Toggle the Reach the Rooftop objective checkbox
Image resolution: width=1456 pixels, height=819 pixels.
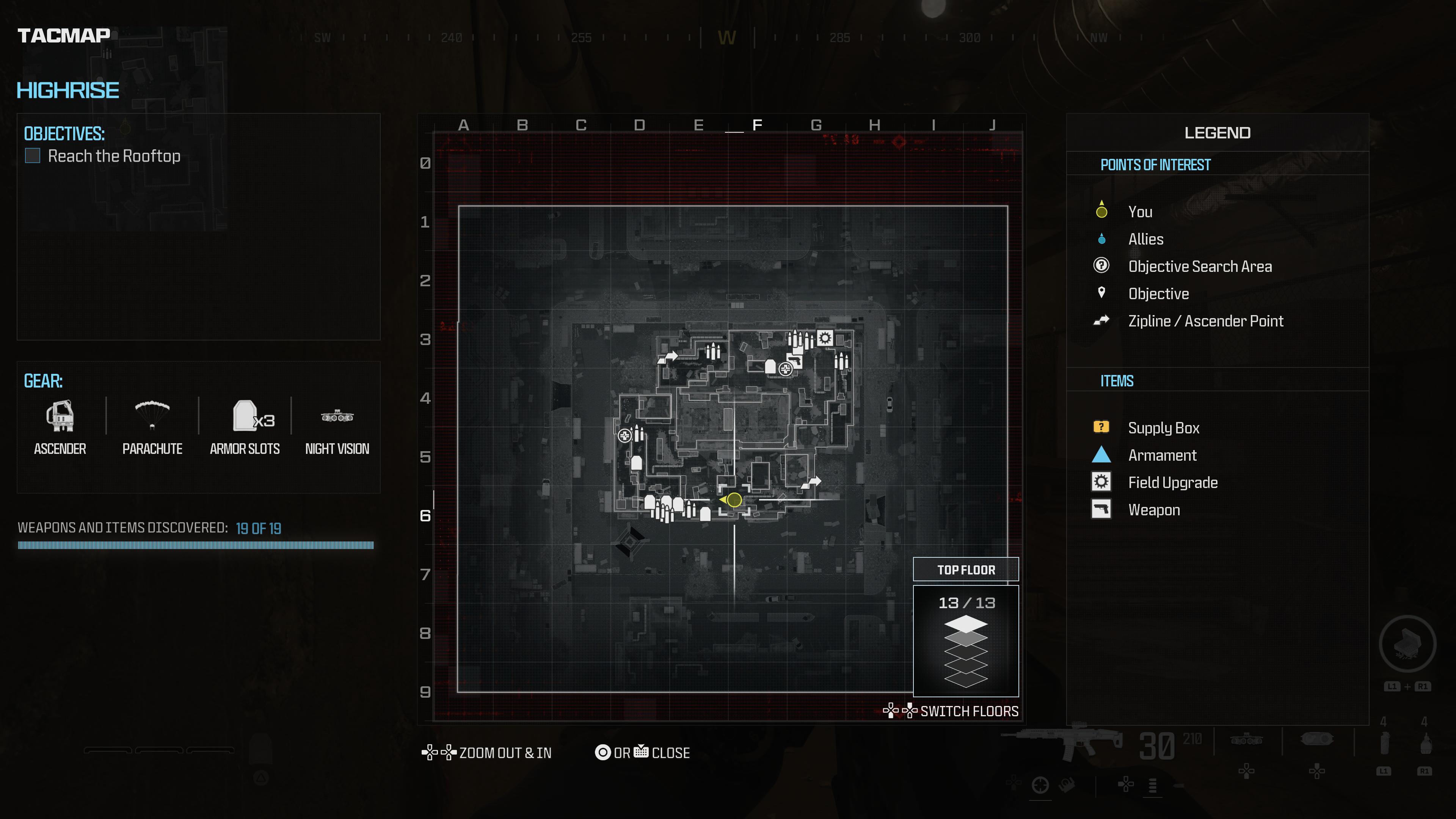(33, 156)
